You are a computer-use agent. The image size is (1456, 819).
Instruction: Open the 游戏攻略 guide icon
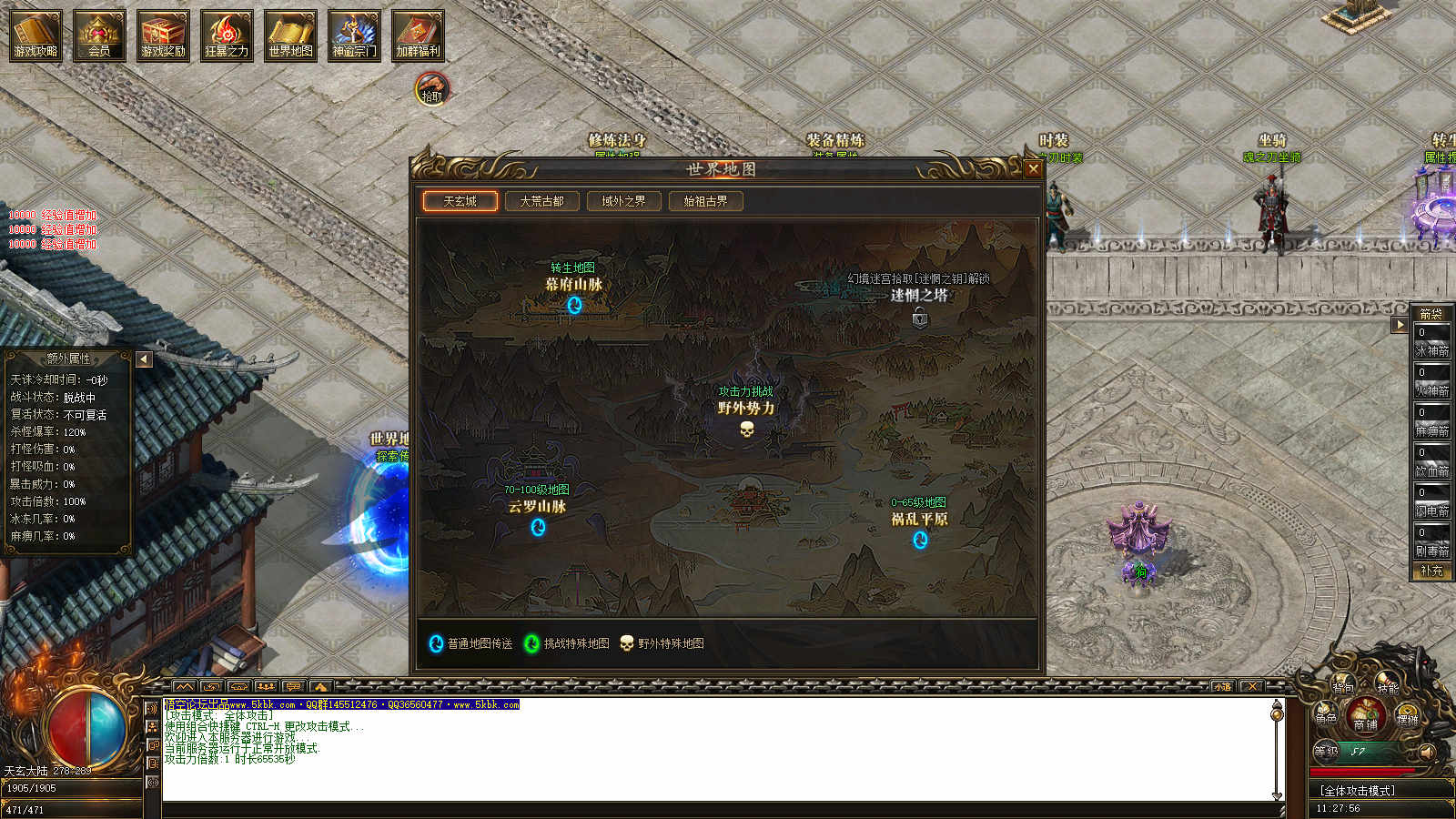pyautogui.click(x=35, y=36)
